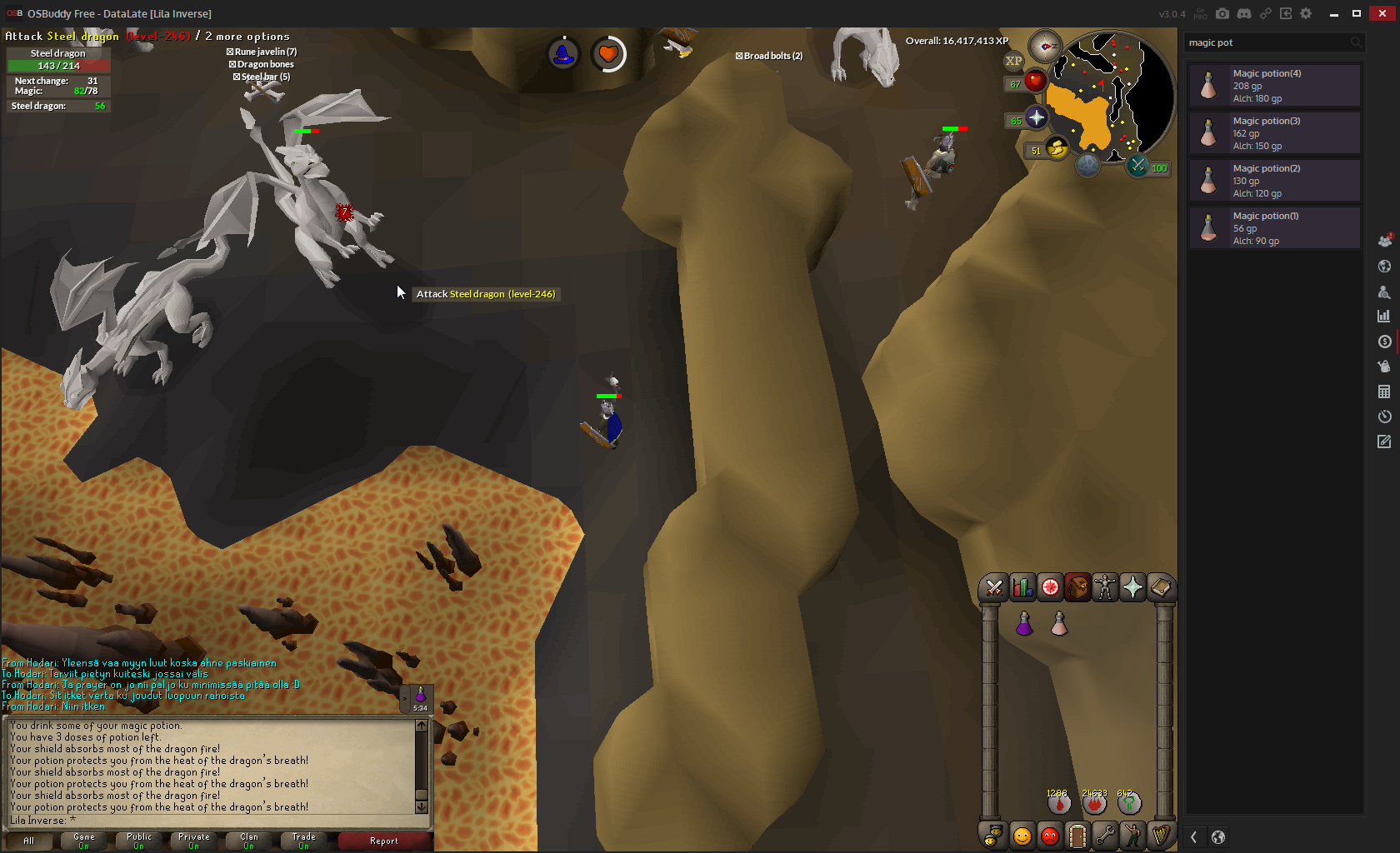Select Magic potion(4) in price results
The height and width of the screenshot is (853, 1400).
click(1274, 86)
